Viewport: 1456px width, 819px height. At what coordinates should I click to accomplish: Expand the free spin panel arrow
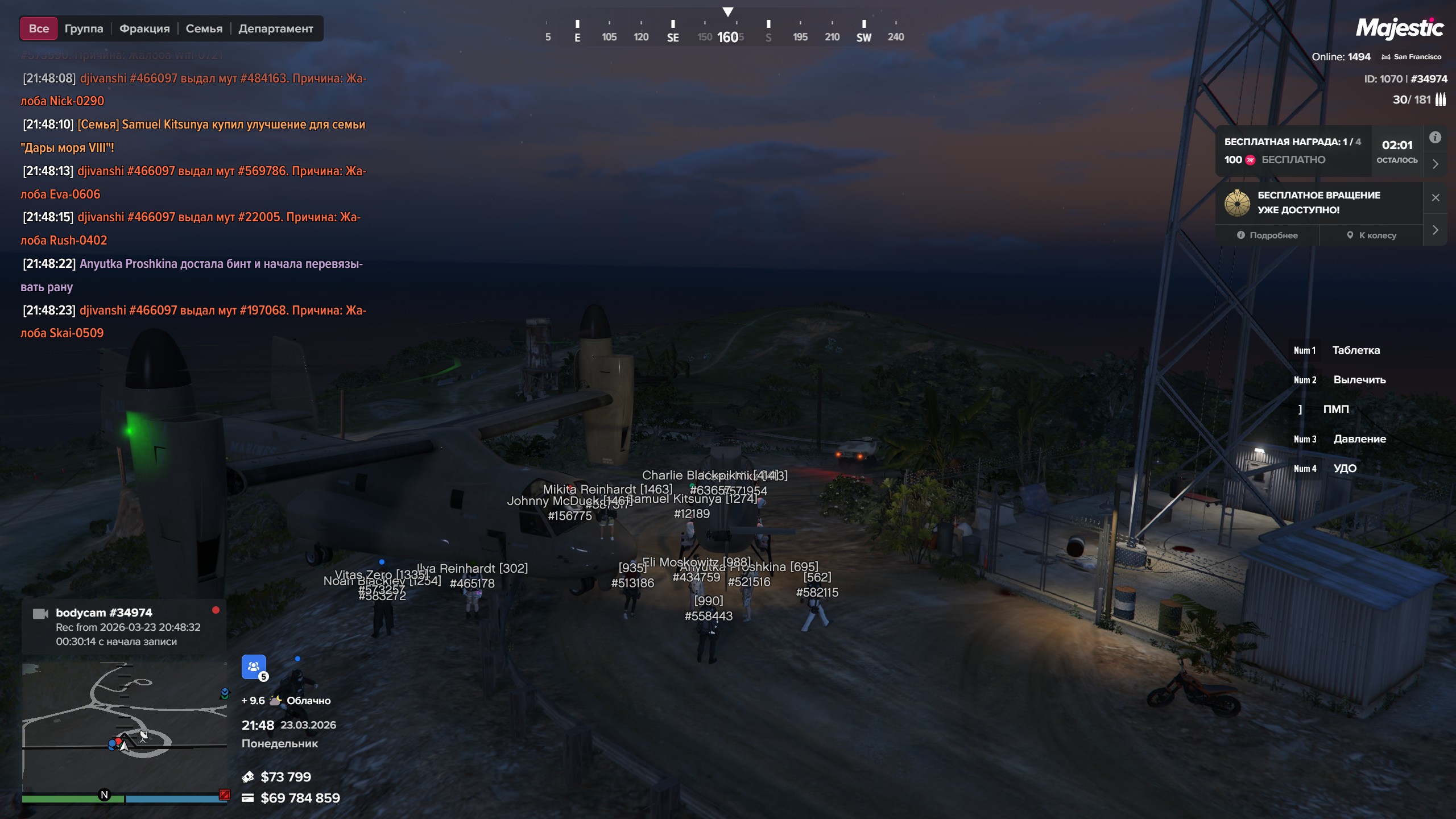[1435, 230]
